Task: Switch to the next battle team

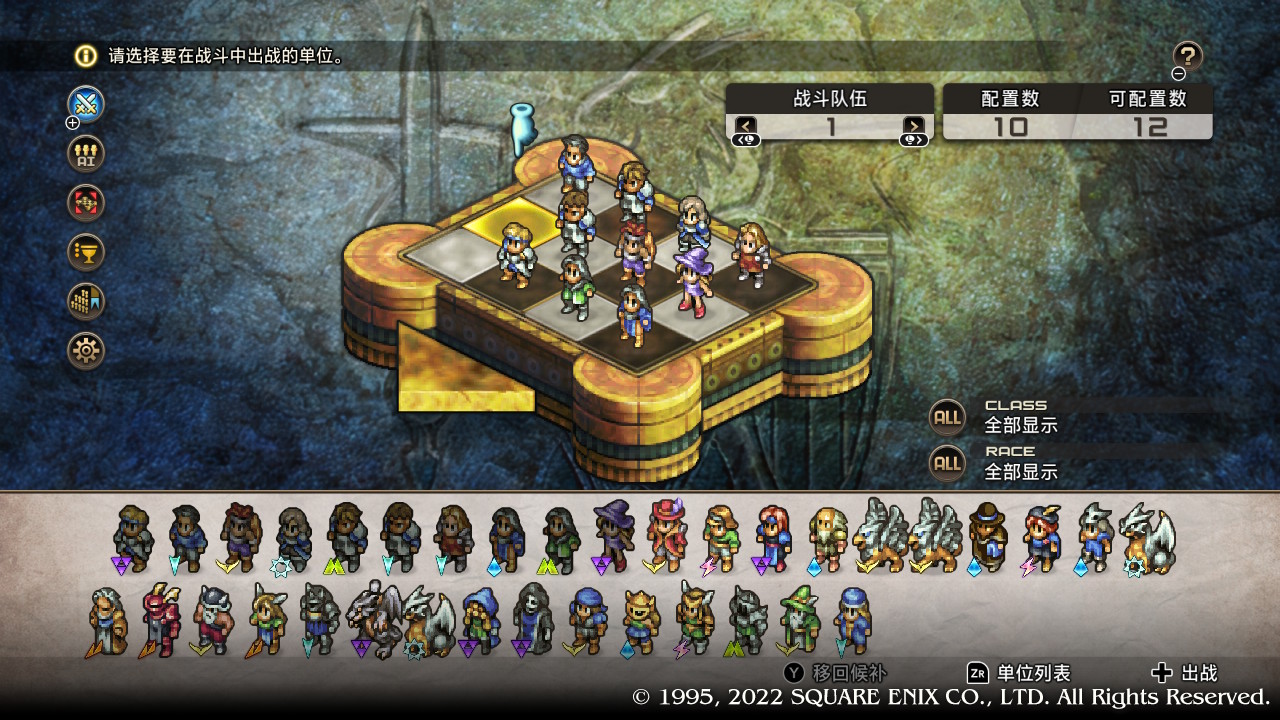Action: coord(914,126)
